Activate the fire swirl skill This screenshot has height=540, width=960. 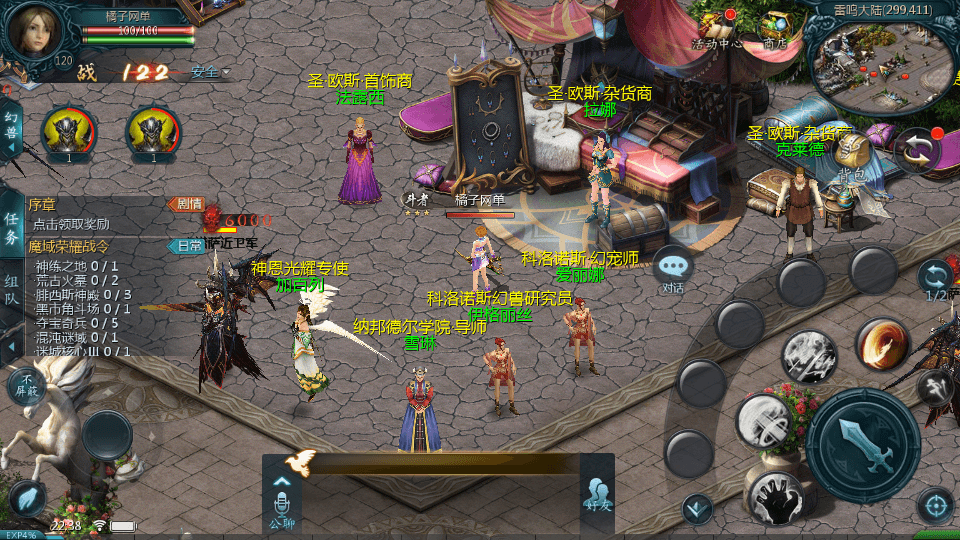click(882, 344)
